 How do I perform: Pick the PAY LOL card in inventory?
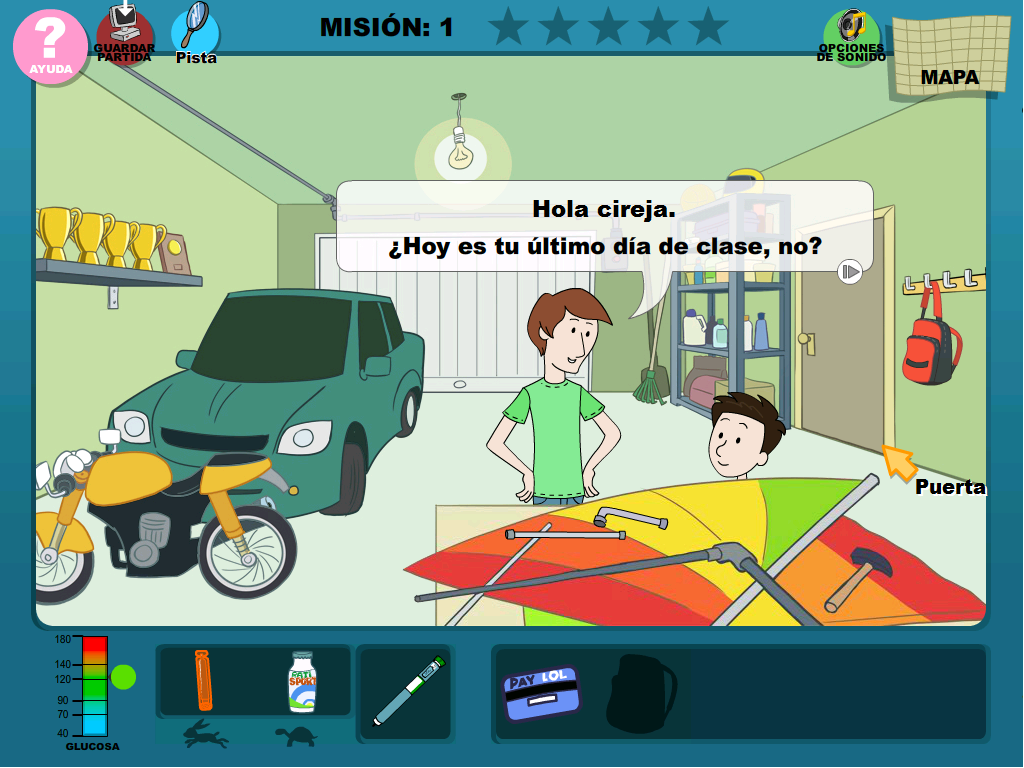click(x=540, y=692)
